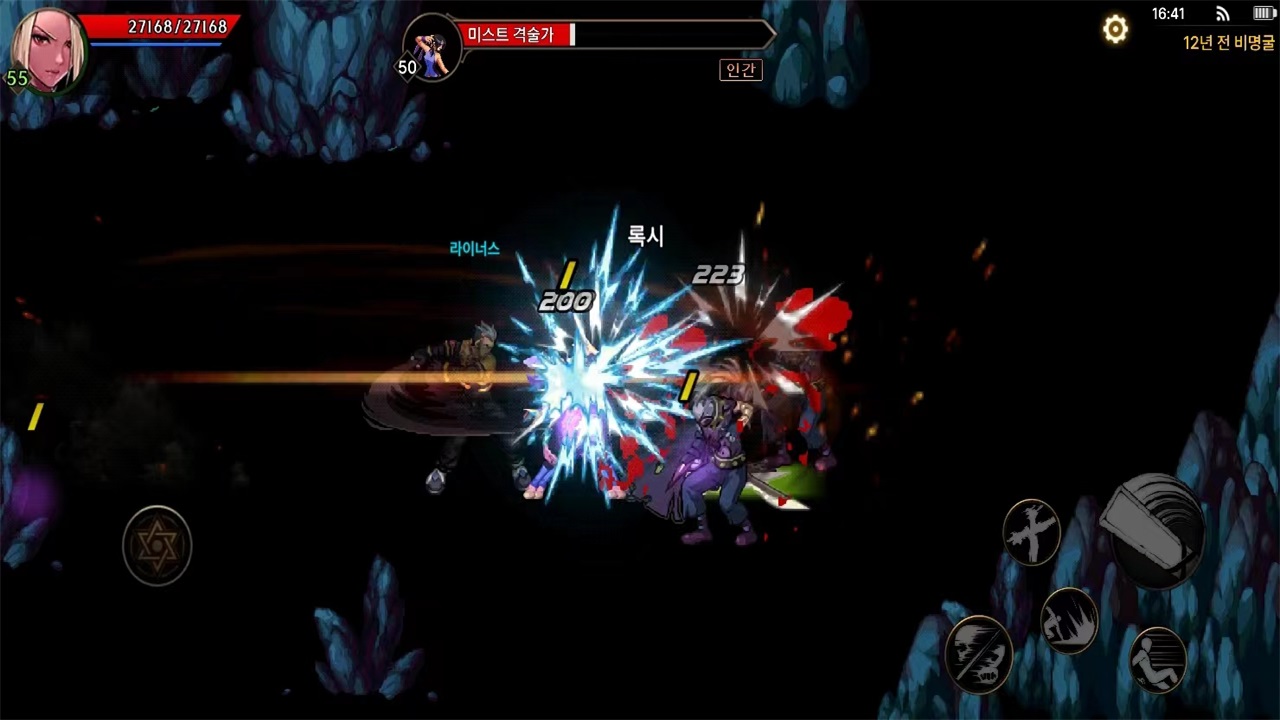Trigger the skull face skill
1280x720 pixels.
(978, 655)
